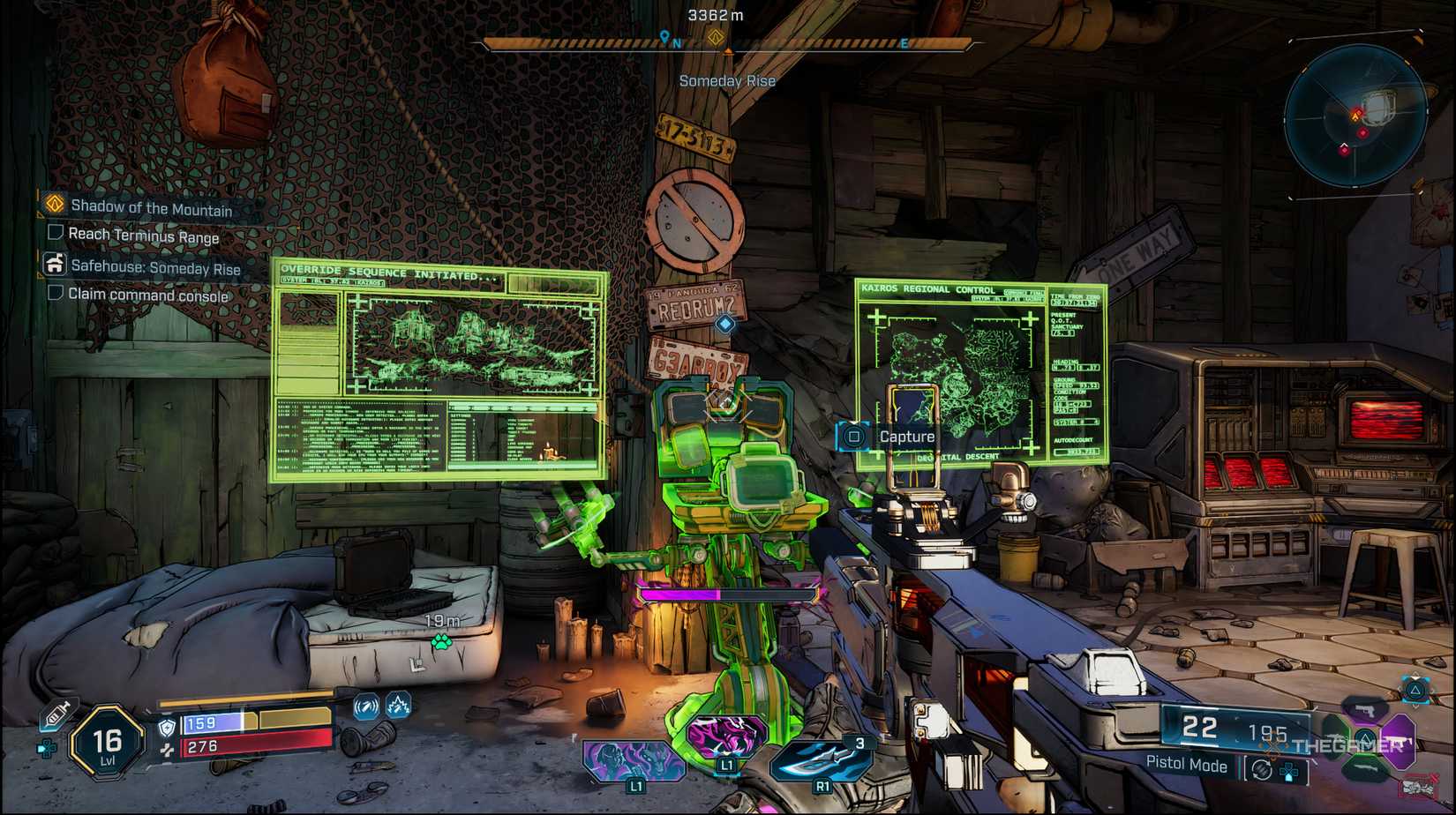Select the Shadow of the Mountain quest icon
This screenshot has width=1456, height=815.
click(x=53, y=204)
